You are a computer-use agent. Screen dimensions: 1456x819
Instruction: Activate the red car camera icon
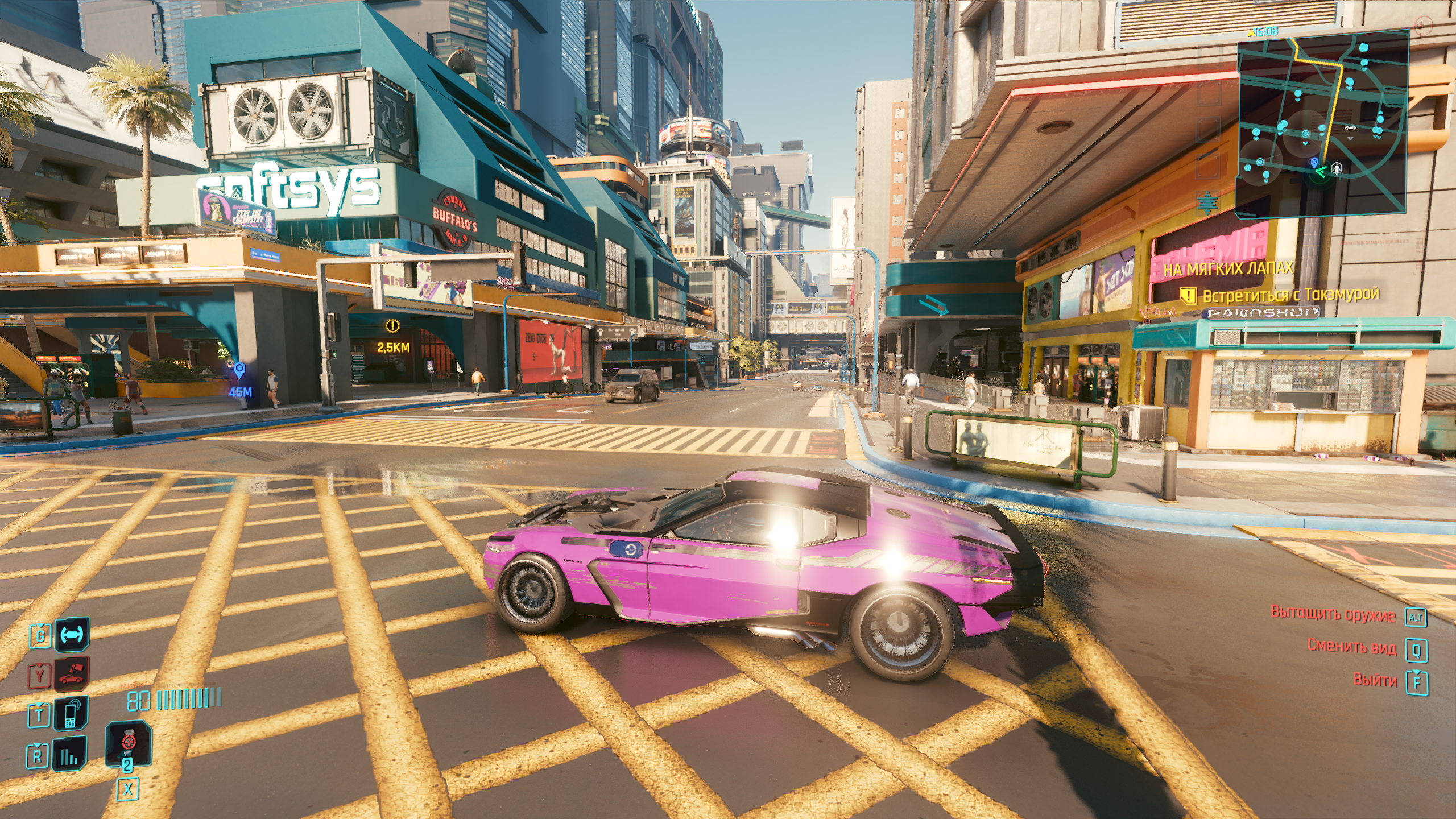point(71,675)
